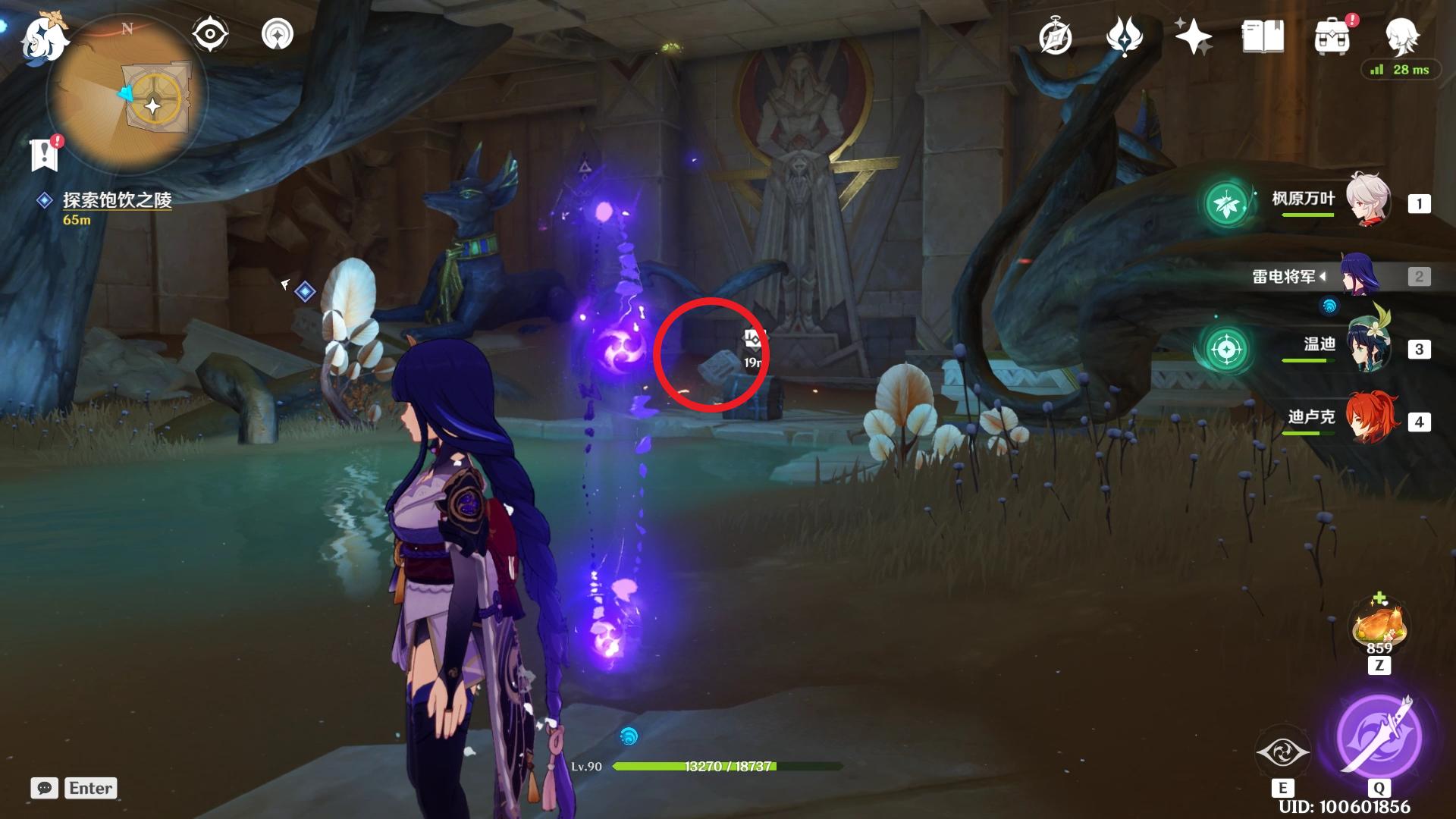This screenshot has width=1456, height=819.
Task: Switch to party member 枫原万叶
Action: click(1367, 202)
